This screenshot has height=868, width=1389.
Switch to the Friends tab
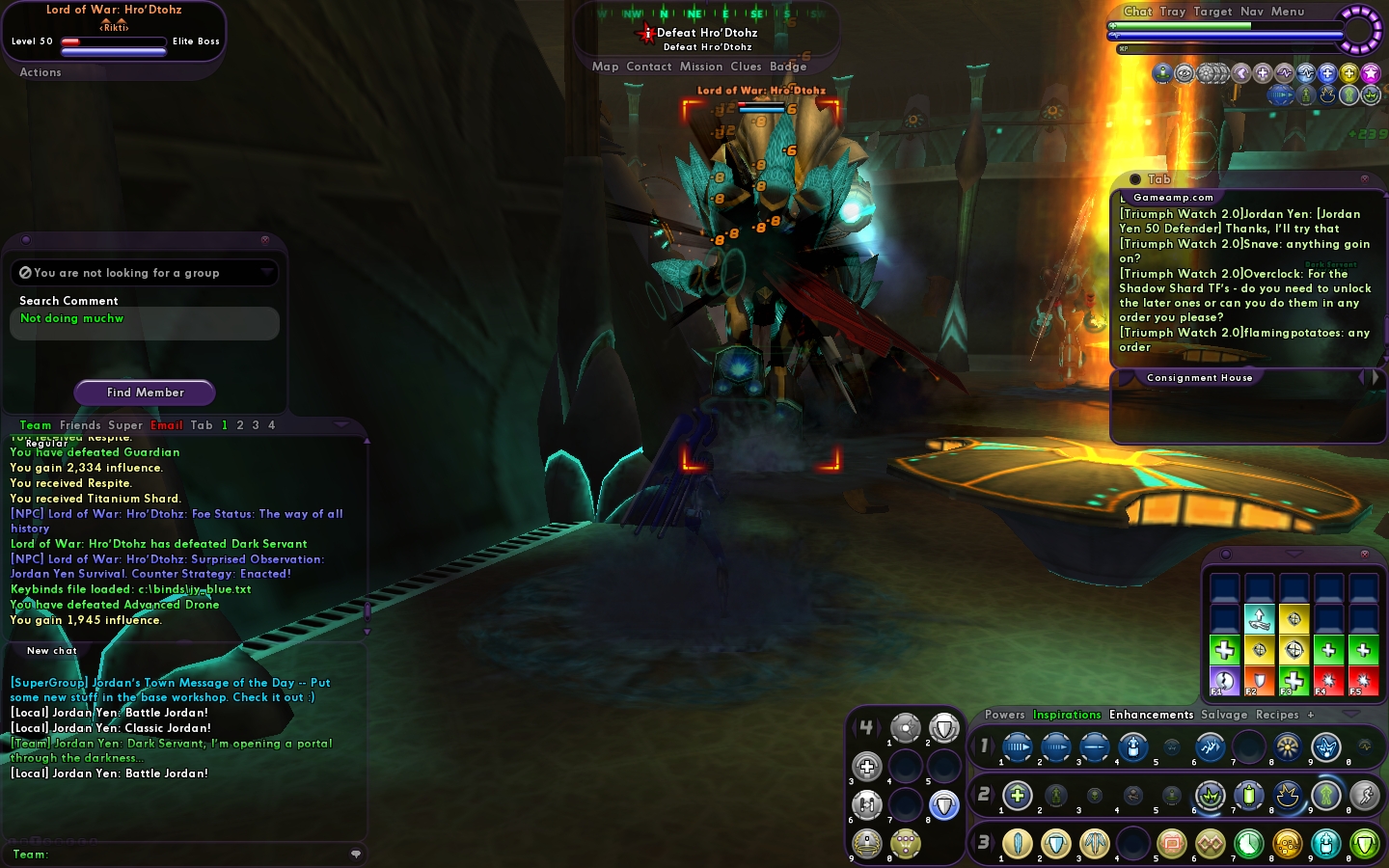pyautogui.click(x=80, y=425)
